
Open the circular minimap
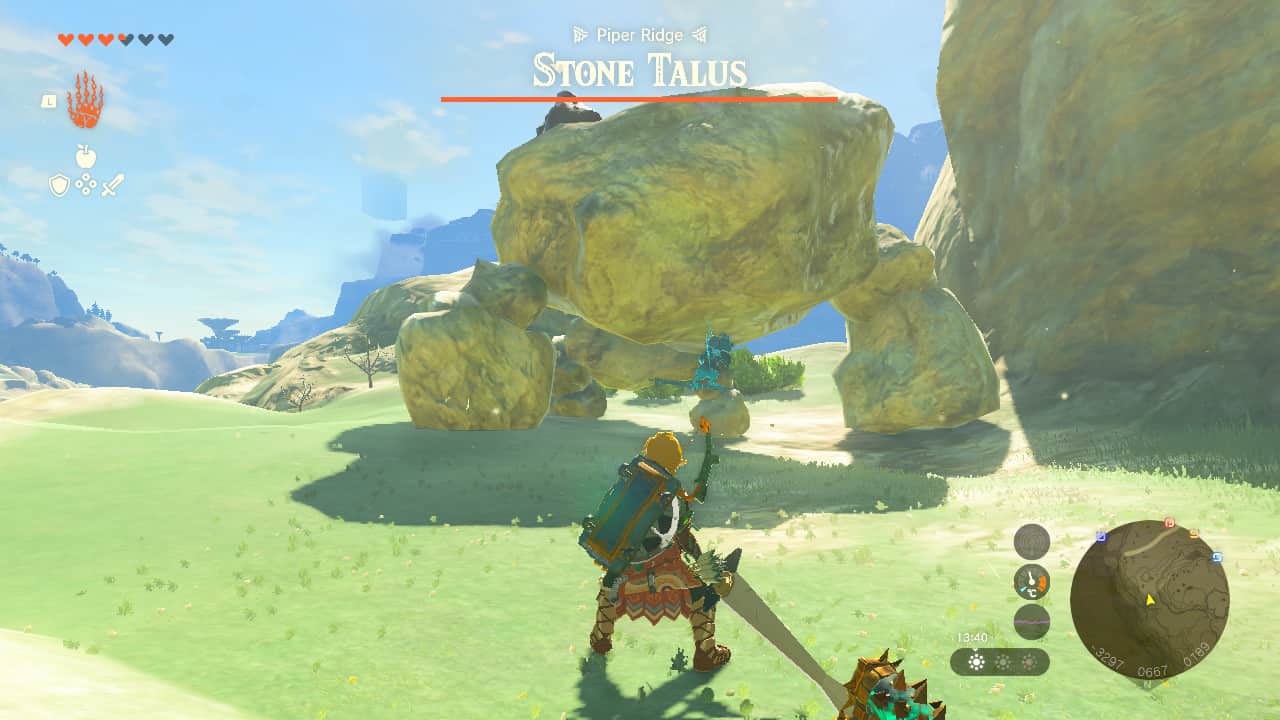(x=1149, y=599)
